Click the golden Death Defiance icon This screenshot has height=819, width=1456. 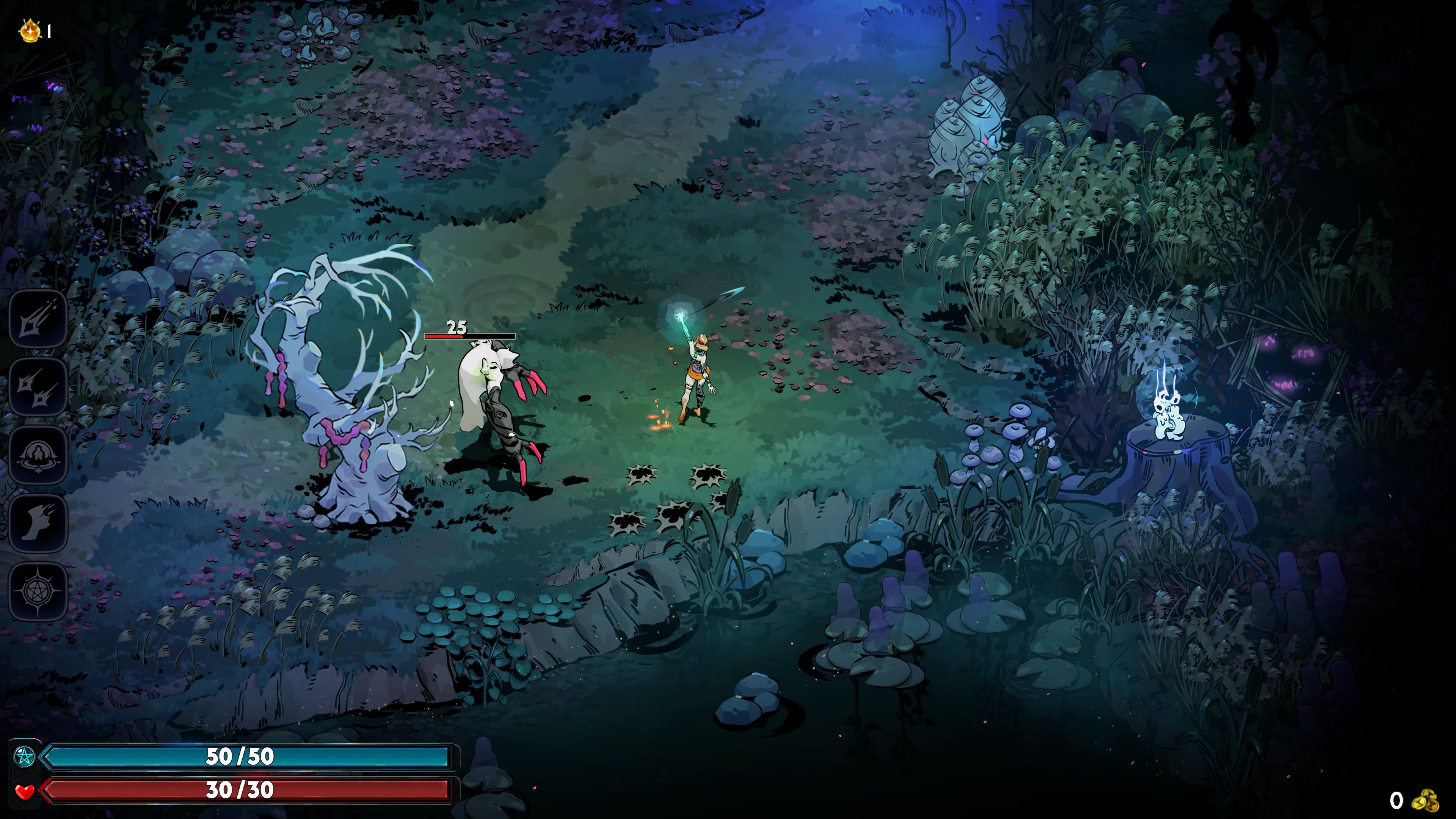click(30, 30)
